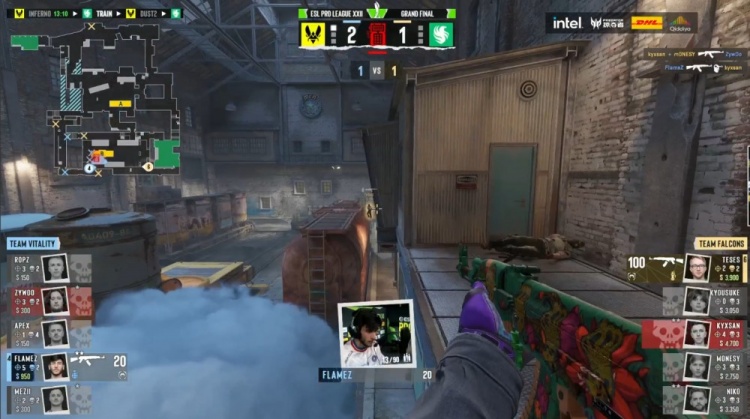Select flameZ's highlighted player card
750x419 pixels.
(65, 366)
